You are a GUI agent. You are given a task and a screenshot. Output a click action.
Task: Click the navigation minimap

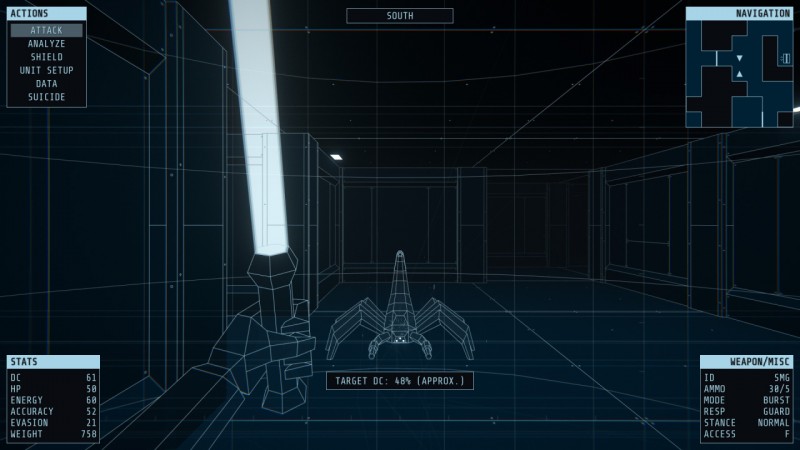point(739,74)
